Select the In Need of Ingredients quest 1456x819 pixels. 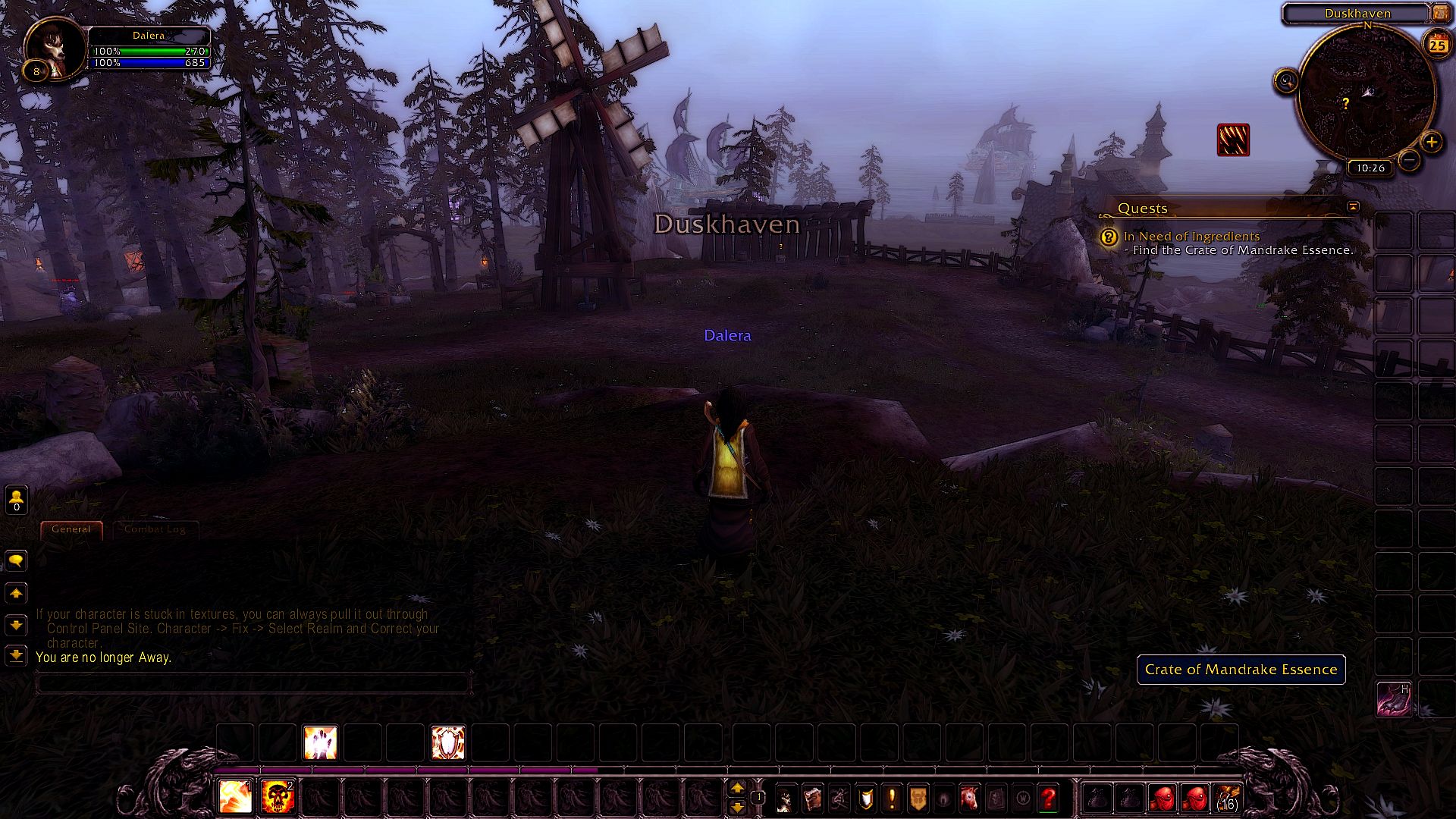1191,237
